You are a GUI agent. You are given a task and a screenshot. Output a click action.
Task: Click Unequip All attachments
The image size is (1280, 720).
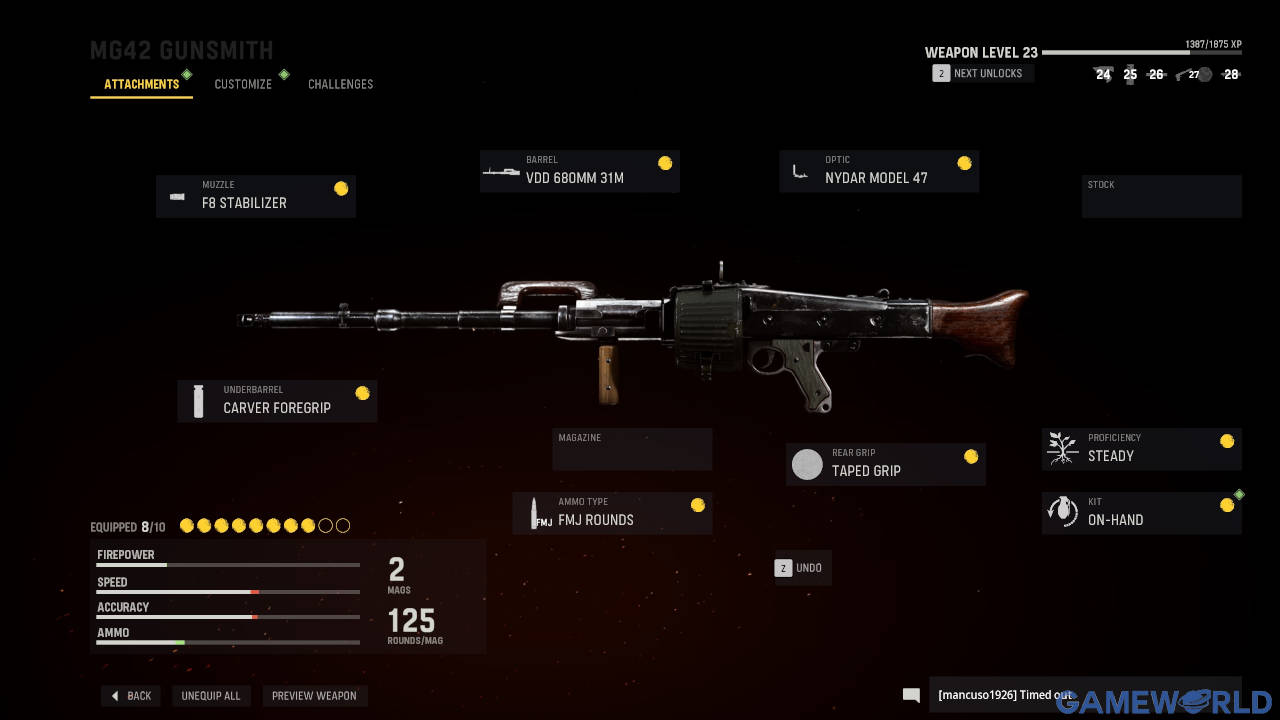(211, 696)
